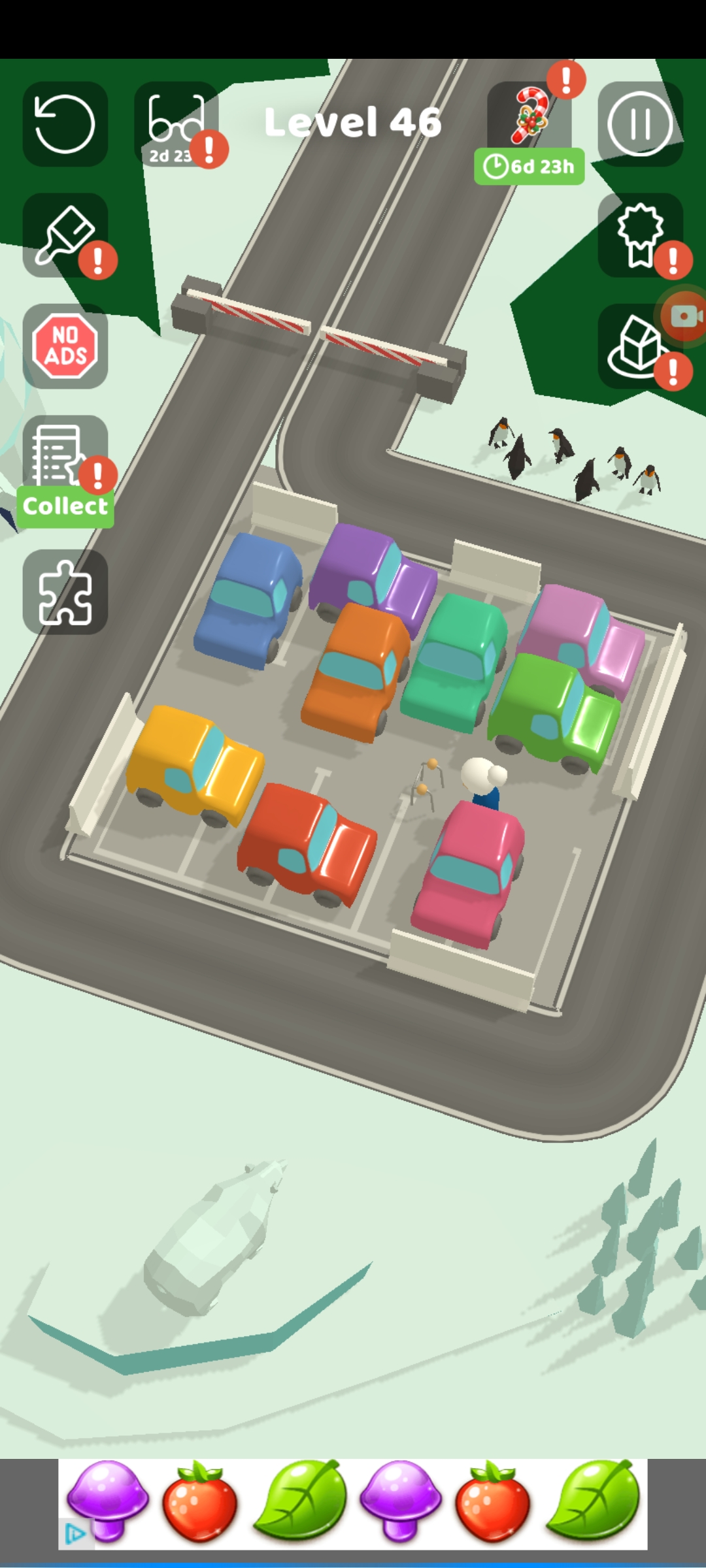Open the house building menu icon

(x=637, y=348)
